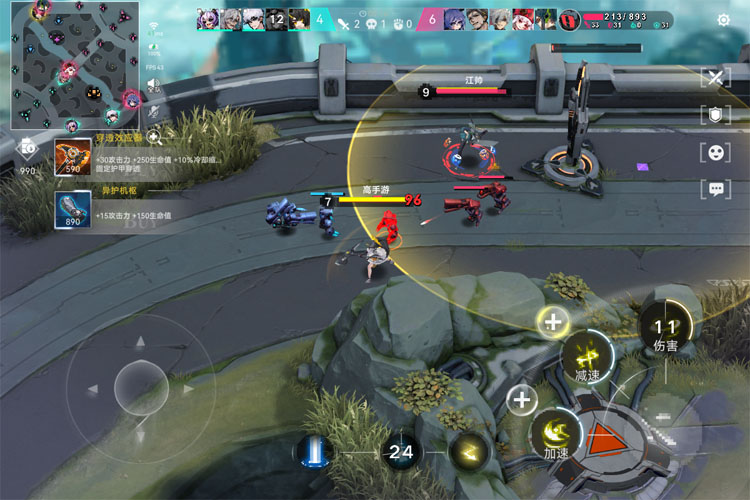Use the 伤害 damage skill on cooldown
The width and height of the screenshot is (750, 500).
(665, 333)
